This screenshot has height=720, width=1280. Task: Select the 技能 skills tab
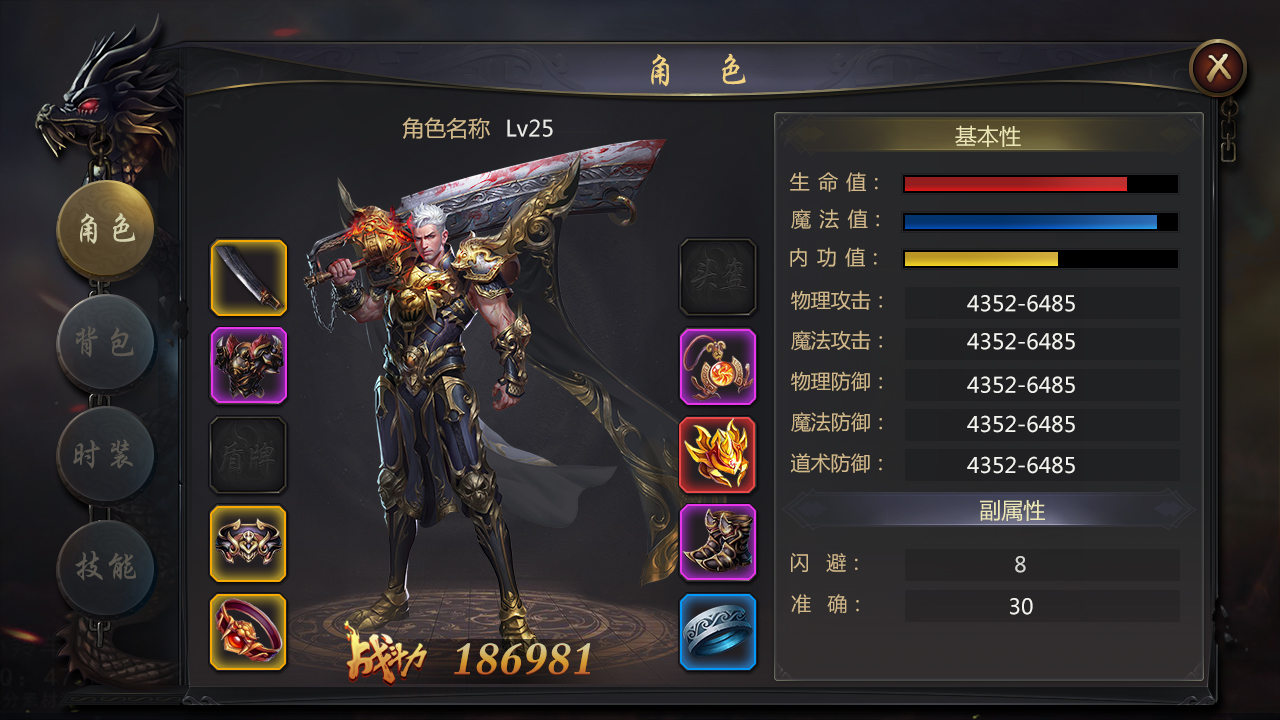(104, 567)
